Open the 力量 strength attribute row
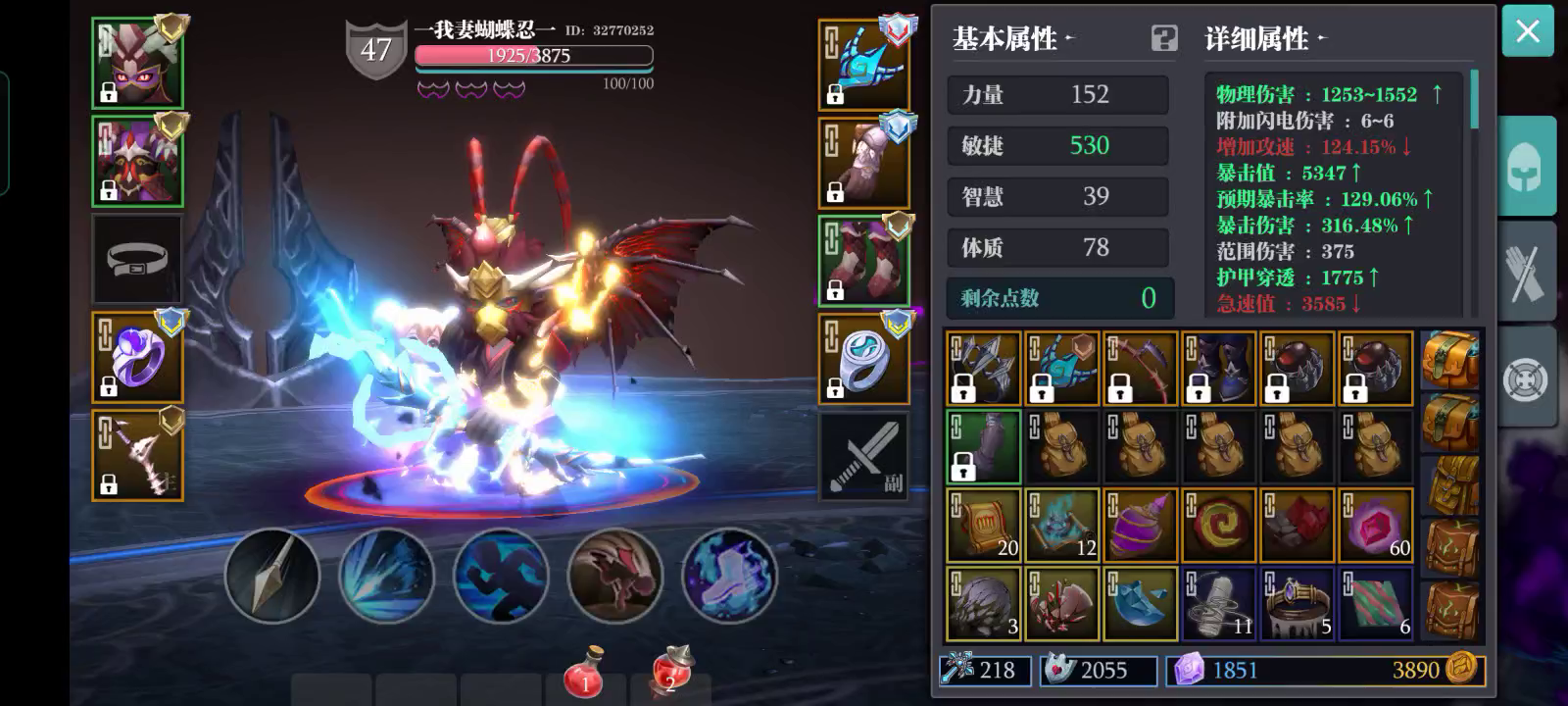Screen dimensions: 1568x706 tap(1056, 94)
